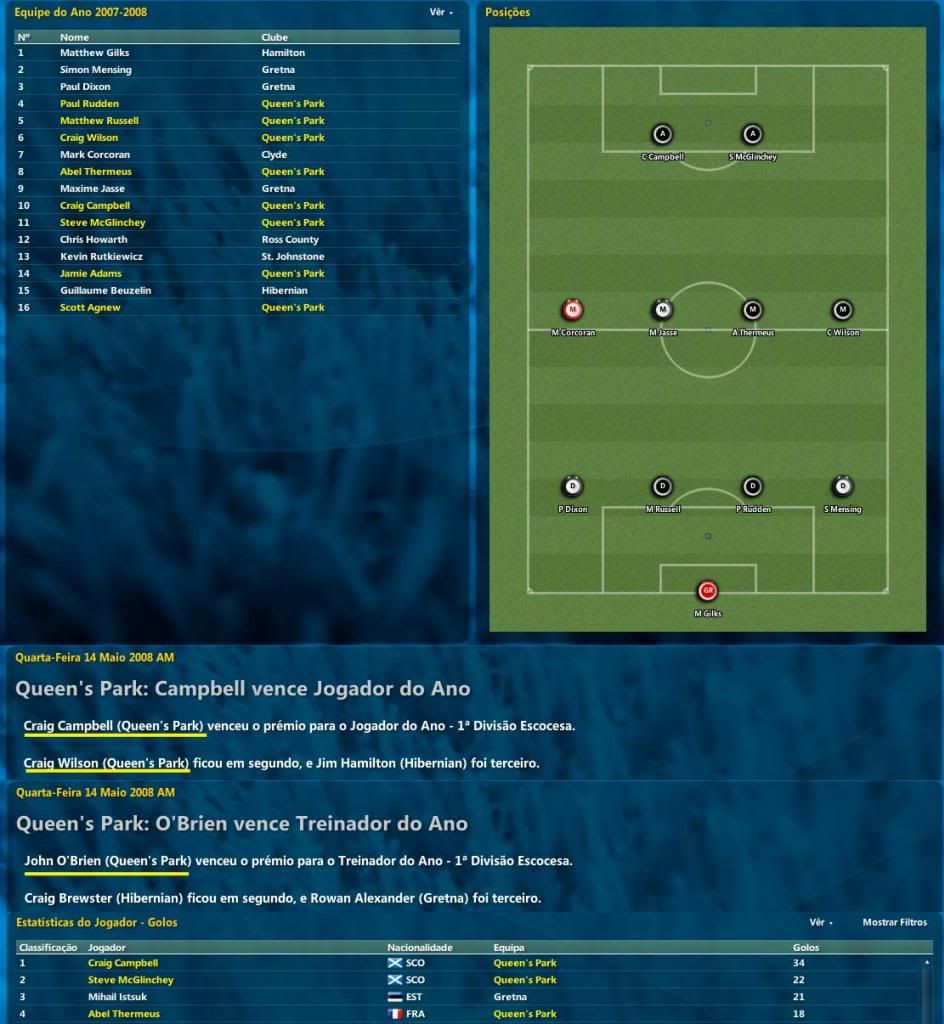Open the Vêr dropdown beside Mostrar Filtros
The width and height of the screenshot is (944, 1024).
point(821,922)
